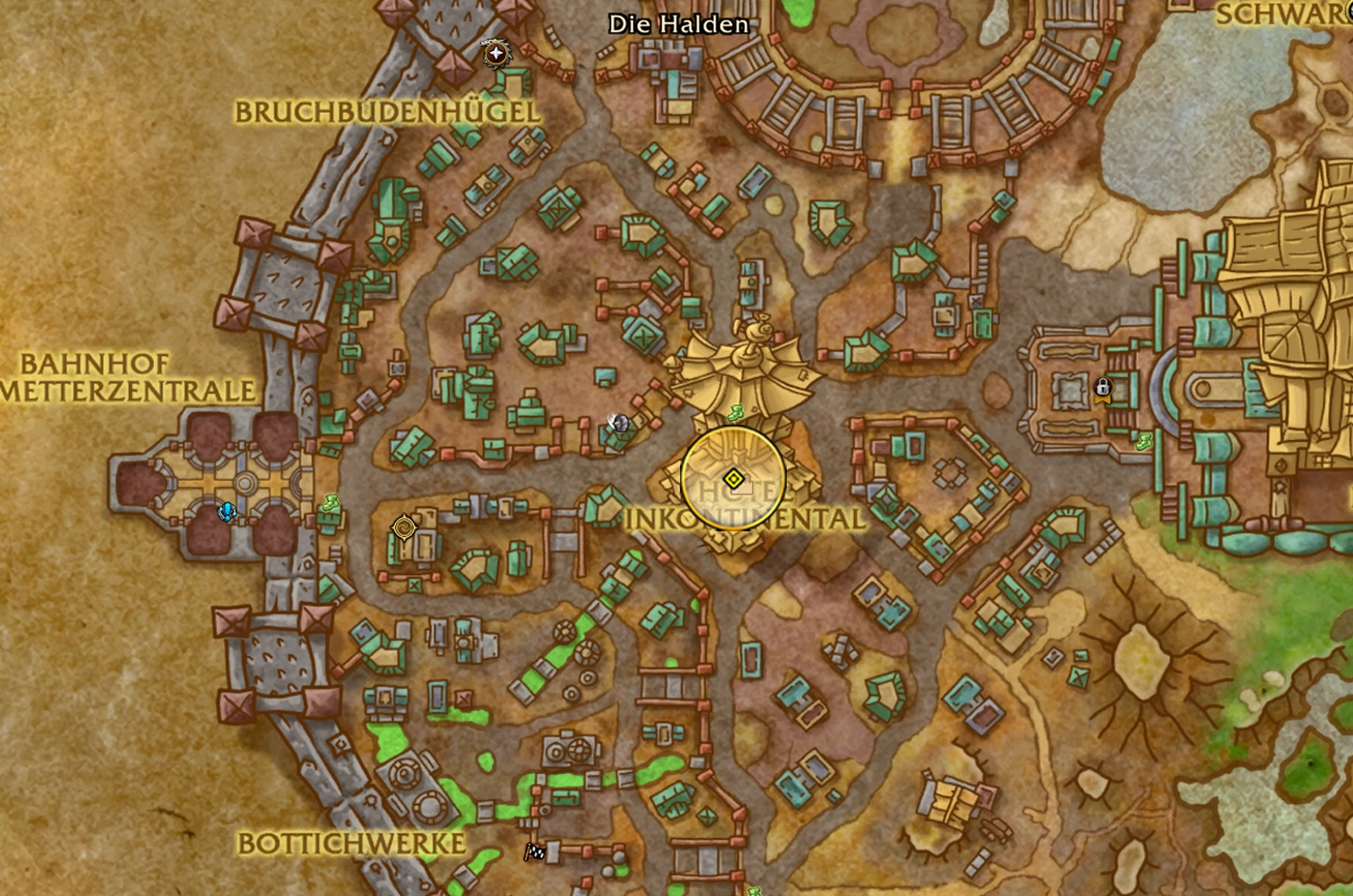Open the swirling compass marker west of the hotel
Viewport: 1353px width, 896px height.
click(402, 529)
